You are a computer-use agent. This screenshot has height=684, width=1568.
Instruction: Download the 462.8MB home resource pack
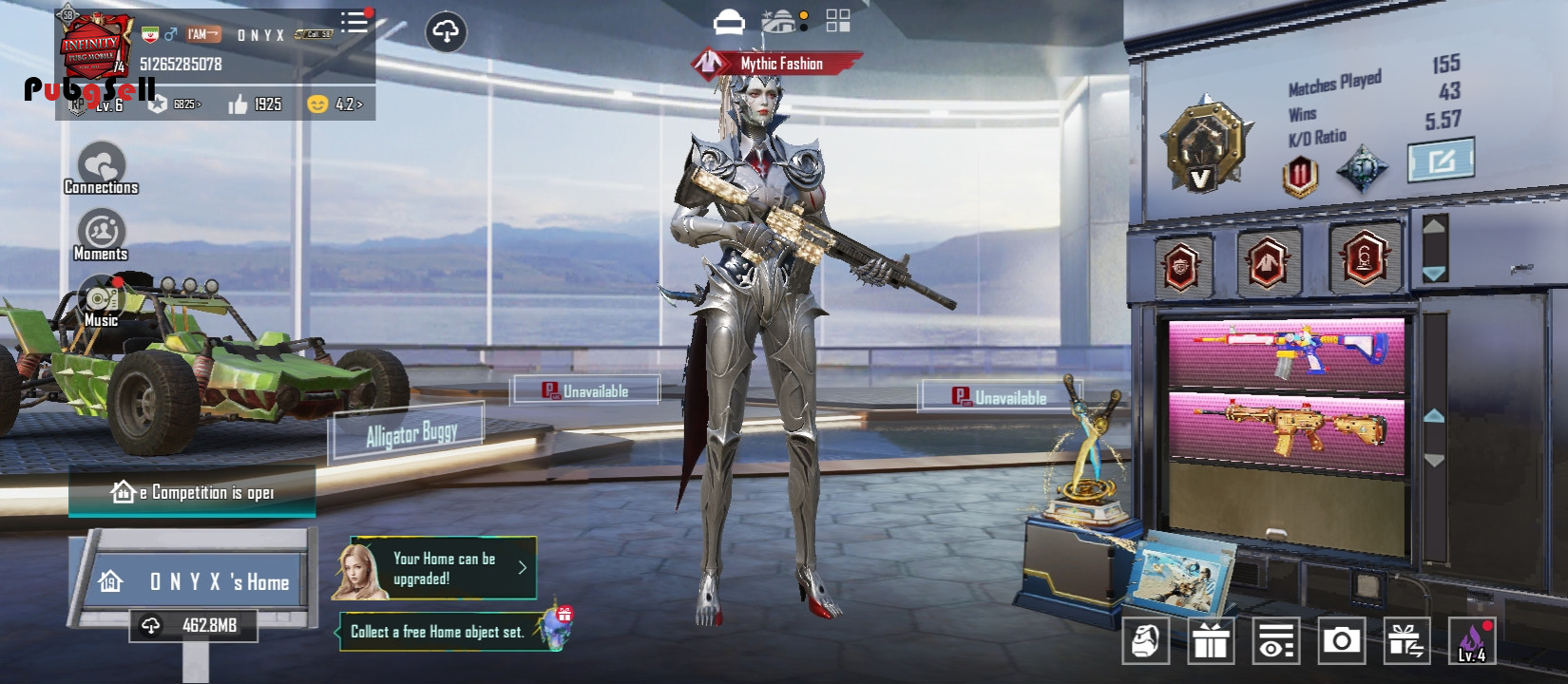click(195, 625)
